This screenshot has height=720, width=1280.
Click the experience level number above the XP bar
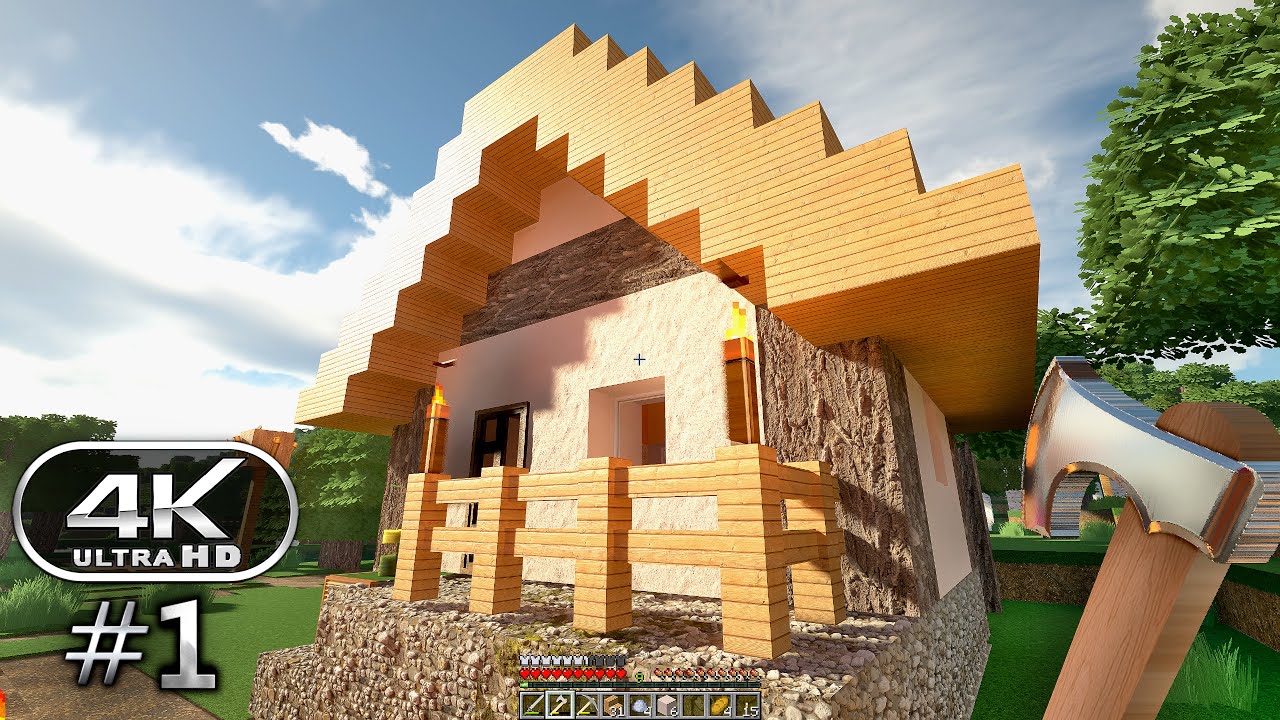[639, 675]
